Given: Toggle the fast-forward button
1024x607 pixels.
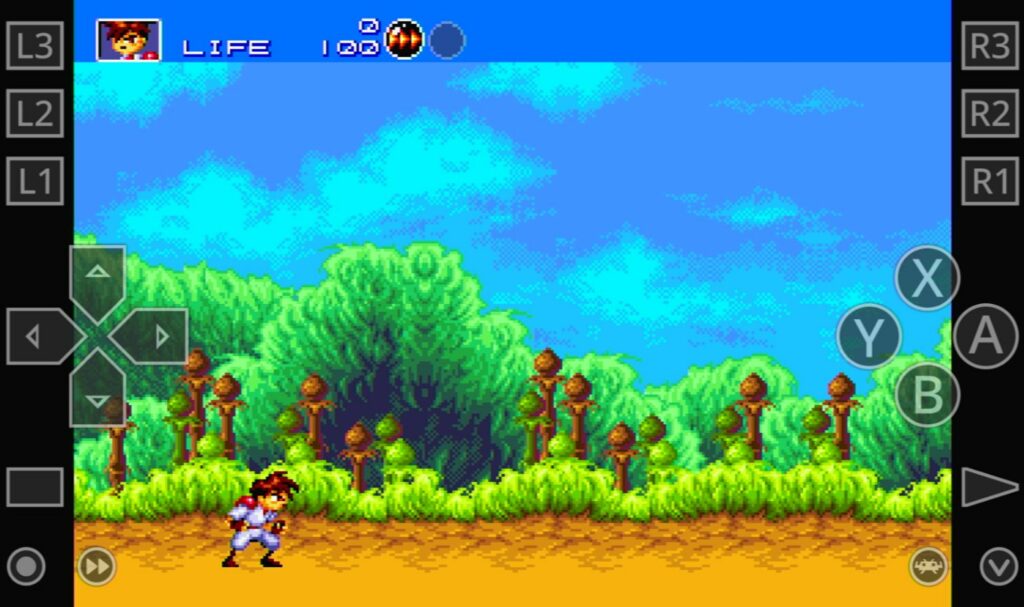Looking at the screenshot, I should 97,567.
